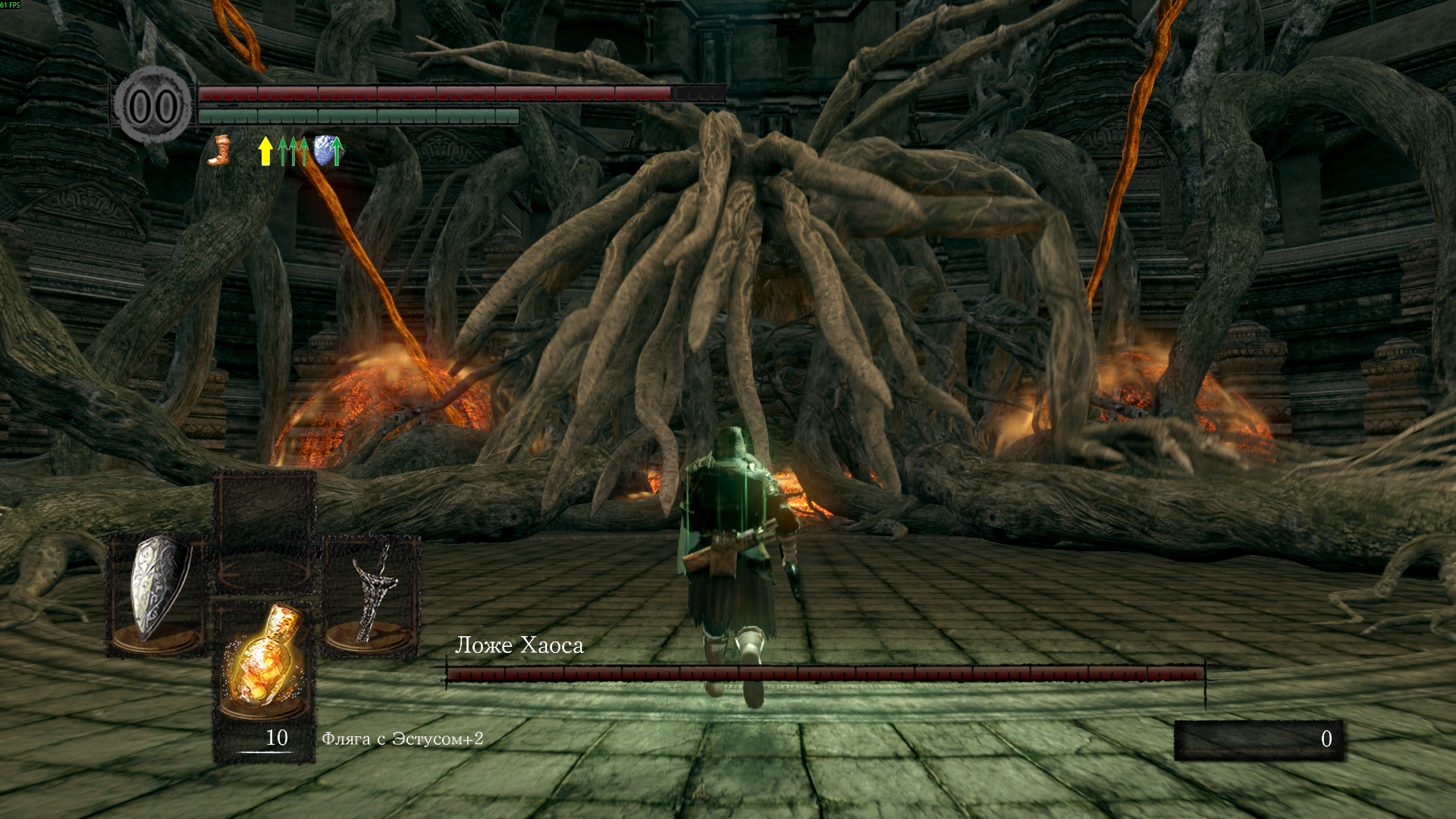Select the Estus Flask+2 item slot
Image resolution: width=1456 pixels, height=819 pixels.
[264, 661]
